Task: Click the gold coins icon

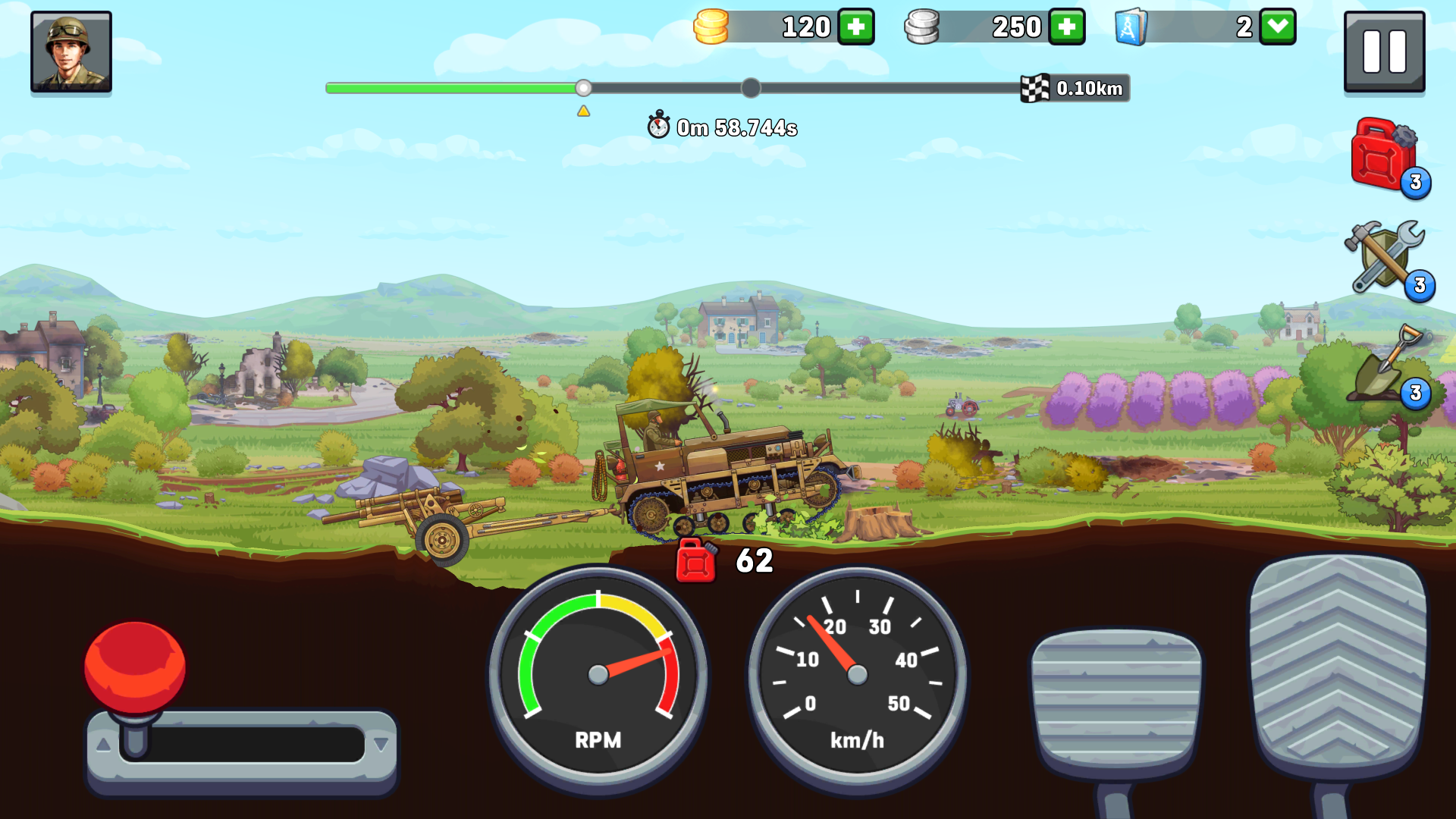Action: pos(711,27)
